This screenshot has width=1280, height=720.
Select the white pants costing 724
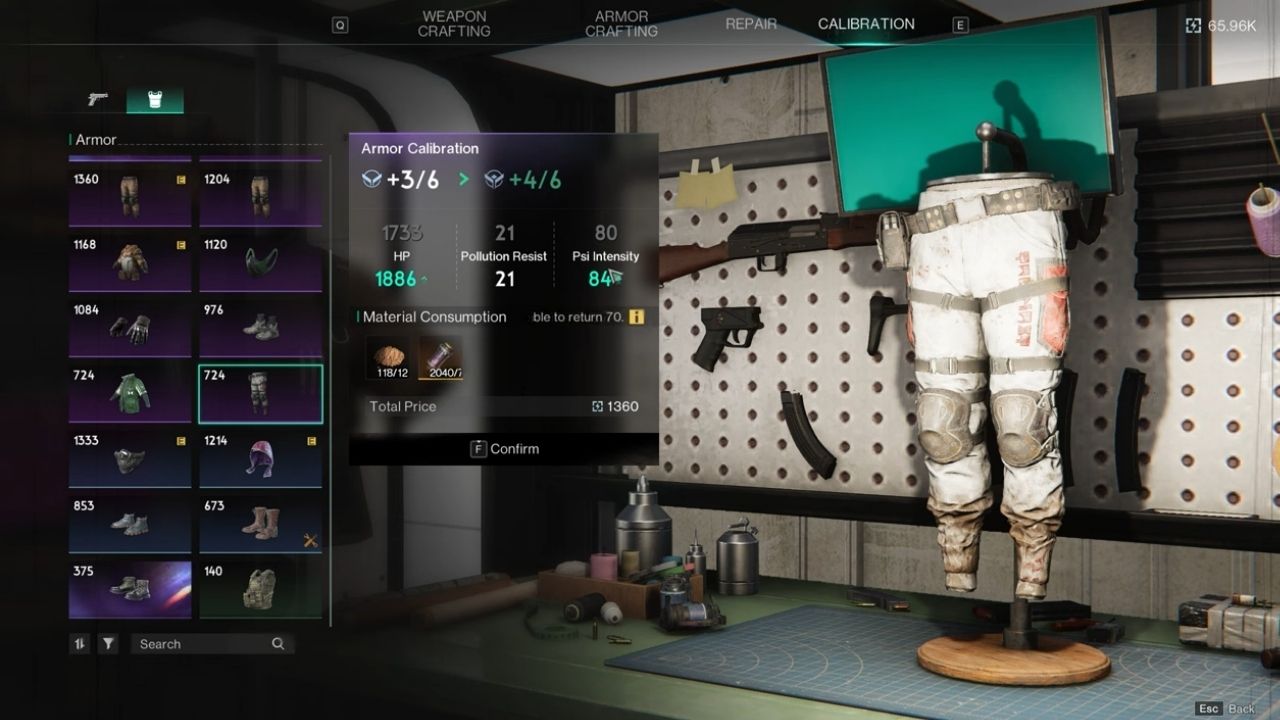[260, 393]
